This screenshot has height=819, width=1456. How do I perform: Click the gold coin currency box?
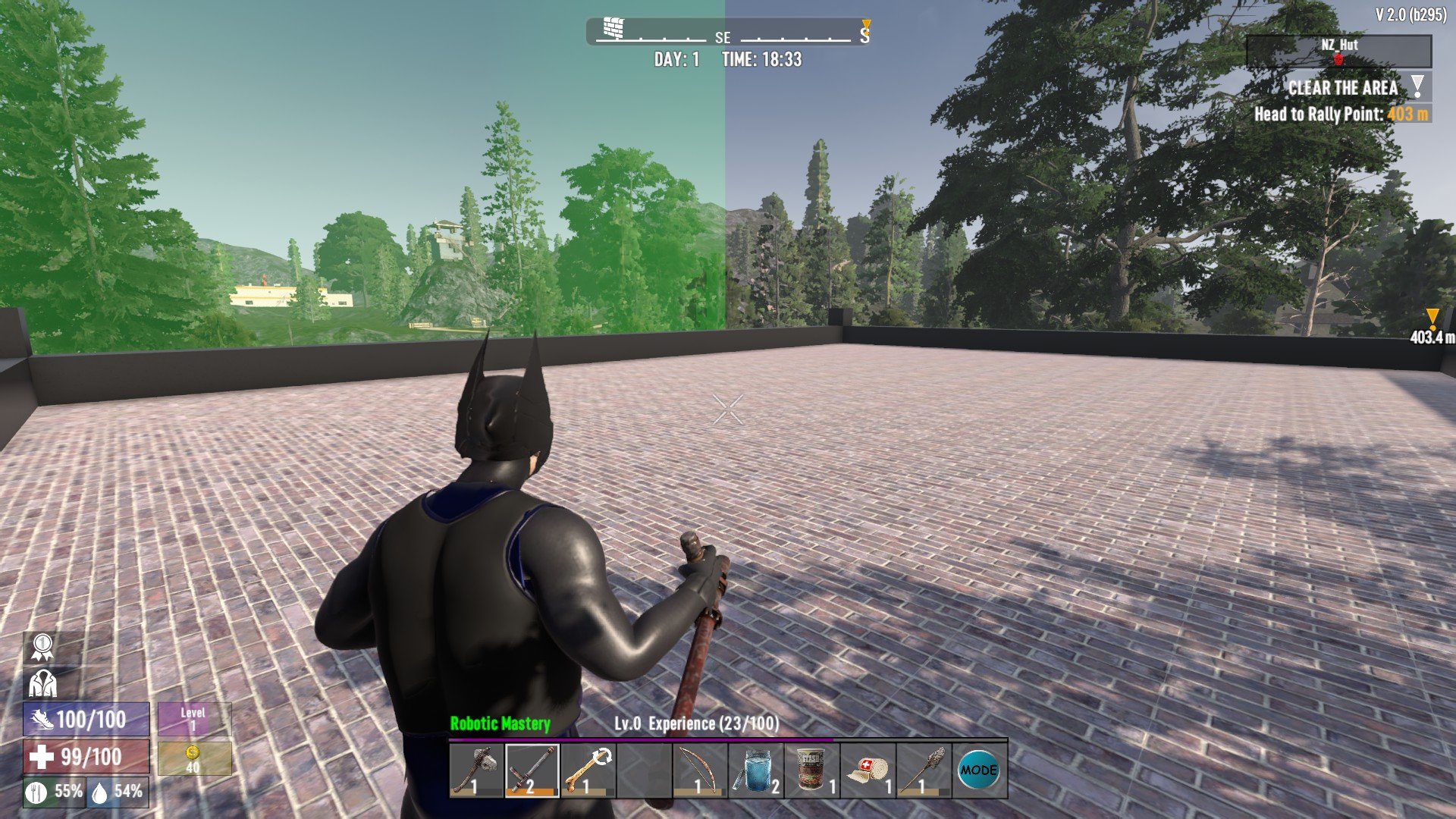pyautogui.click(x=193, y=758)
